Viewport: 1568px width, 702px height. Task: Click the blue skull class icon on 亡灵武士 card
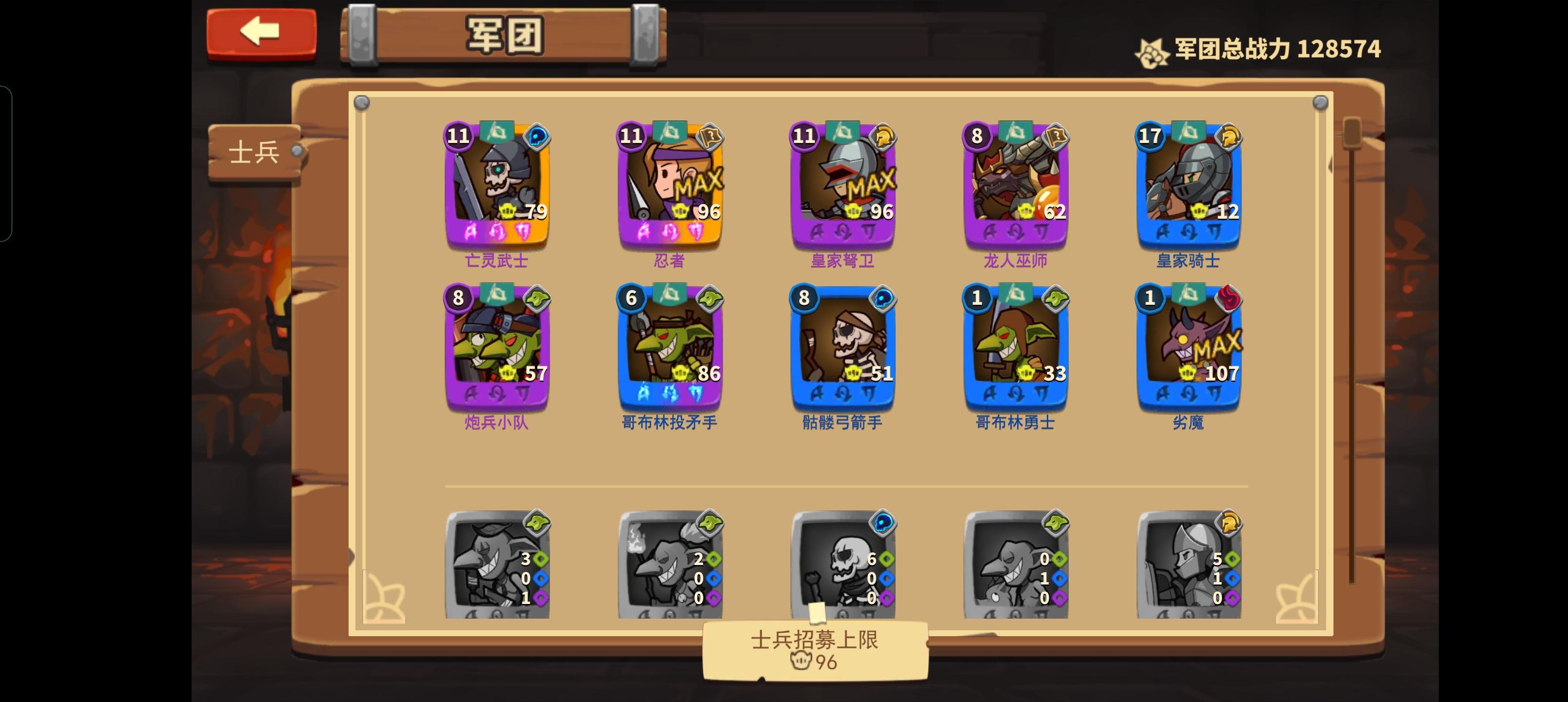click(536, 137)
